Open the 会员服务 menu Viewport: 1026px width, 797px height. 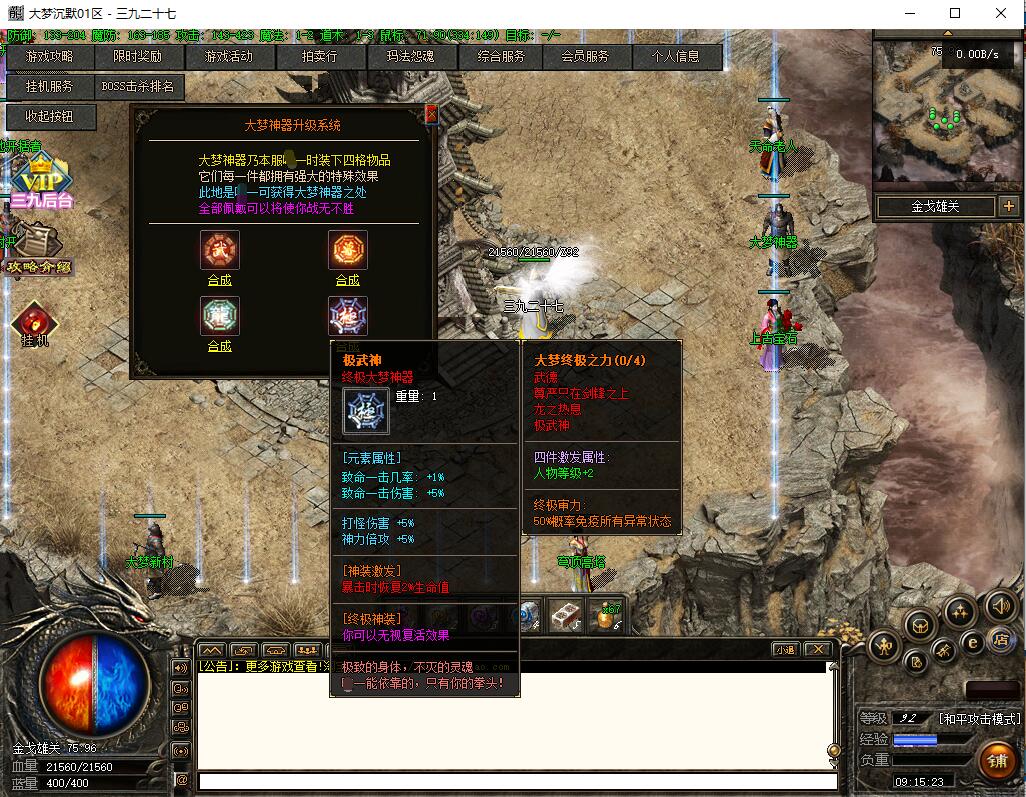[585, 57]
